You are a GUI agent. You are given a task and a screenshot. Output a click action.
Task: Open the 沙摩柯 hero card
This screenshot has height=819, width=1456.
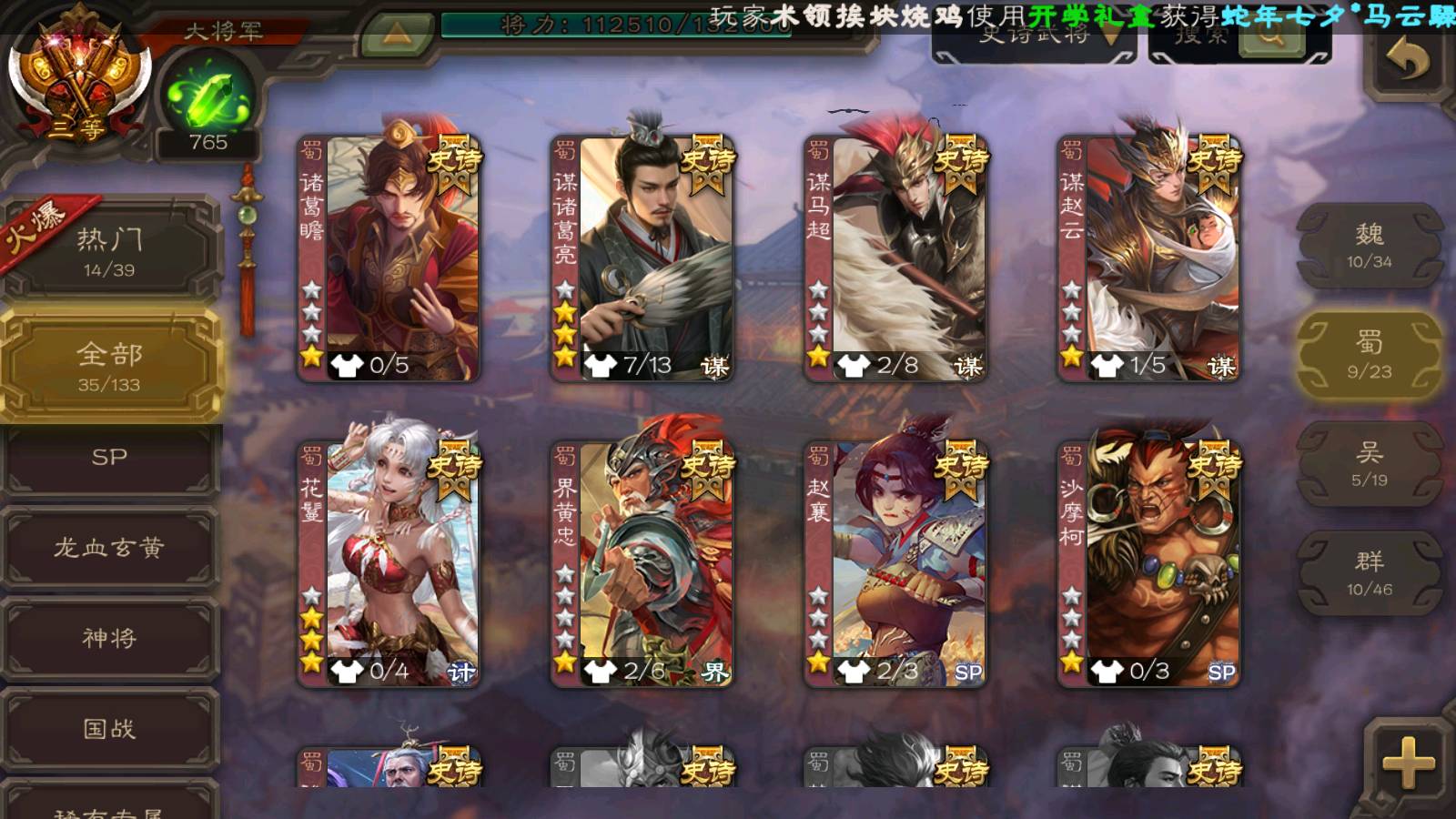[x=1148, y=564]
